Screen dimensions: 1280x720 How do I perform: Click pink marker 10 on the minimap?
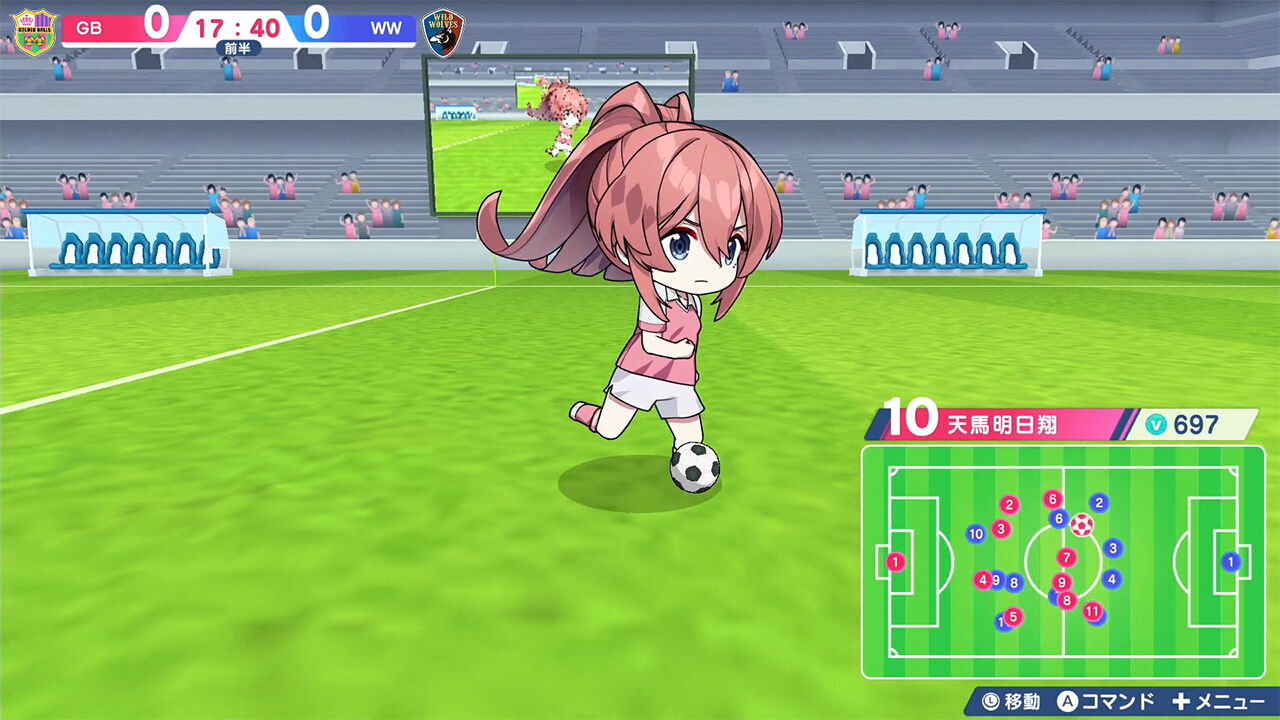tap(975, 533)
